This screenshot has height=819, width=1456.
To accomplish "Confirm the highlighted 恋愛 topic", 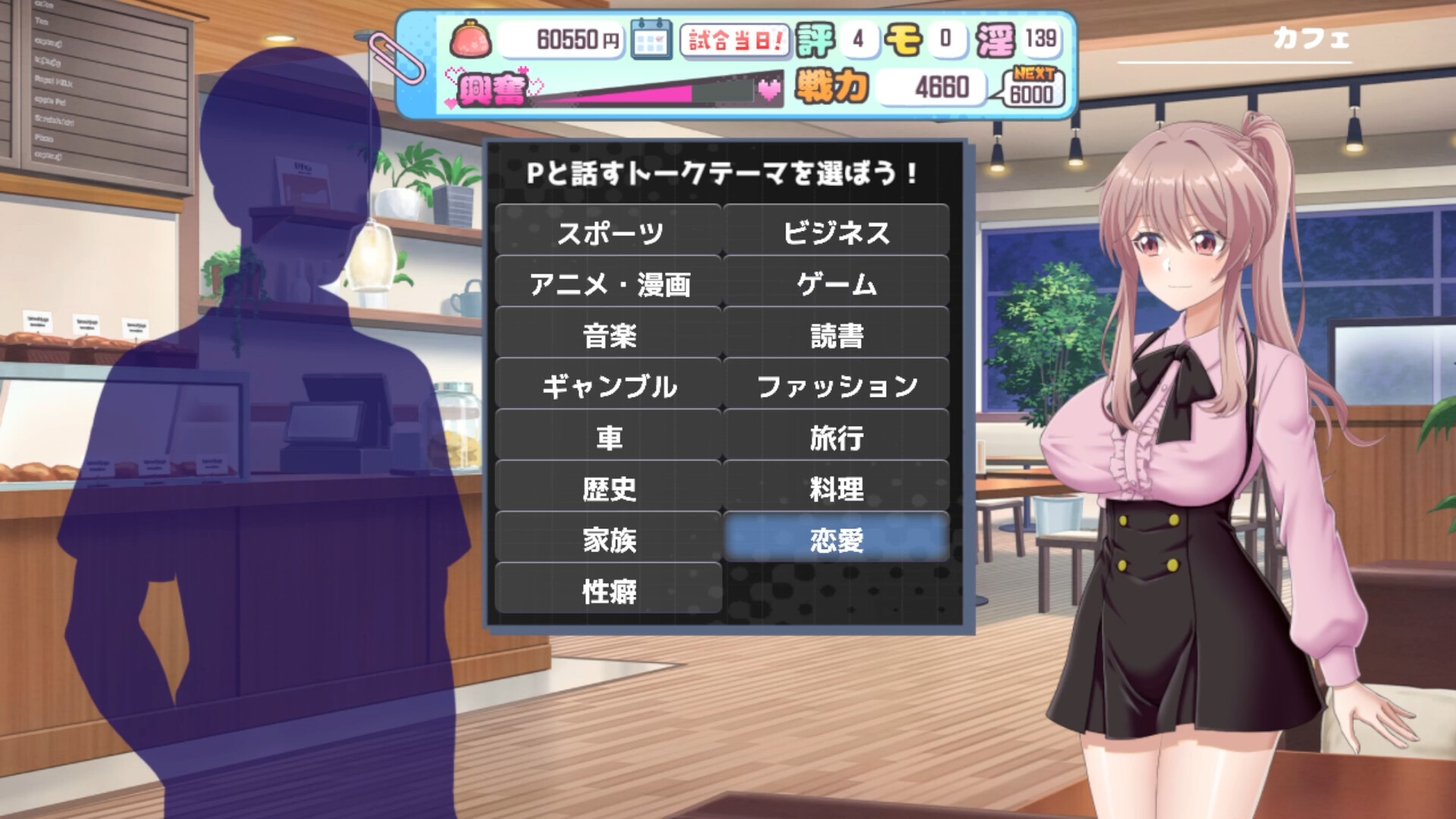I will pos(836,539).
